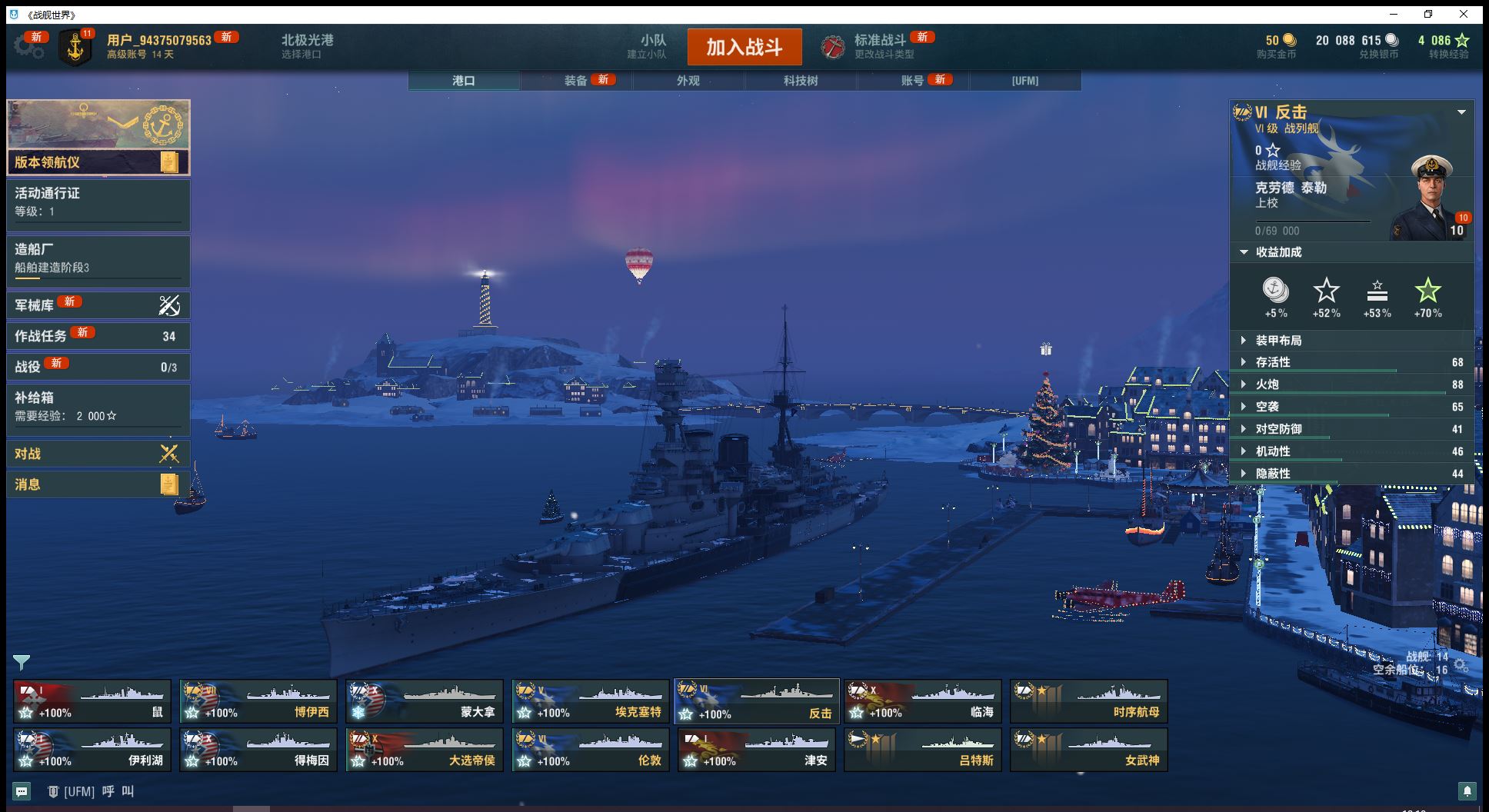Click the 加入战斗 battle button
1489x812 pixels.
(x=744, y=48)
